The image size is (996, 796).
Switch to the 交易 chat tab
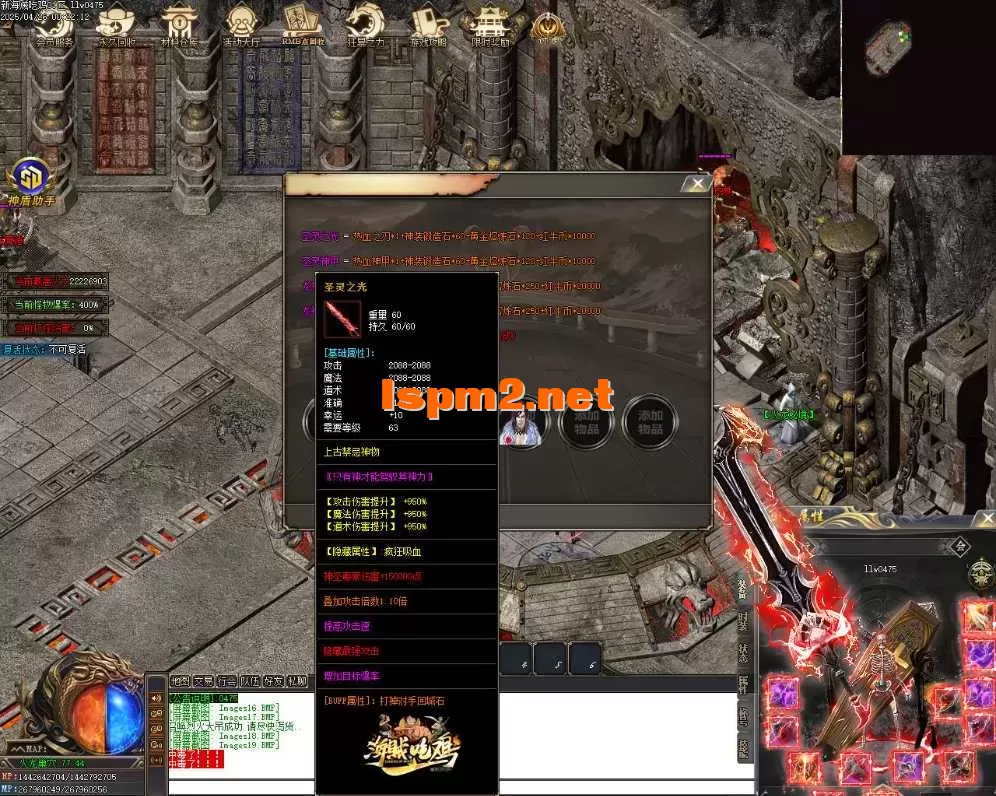203,681
